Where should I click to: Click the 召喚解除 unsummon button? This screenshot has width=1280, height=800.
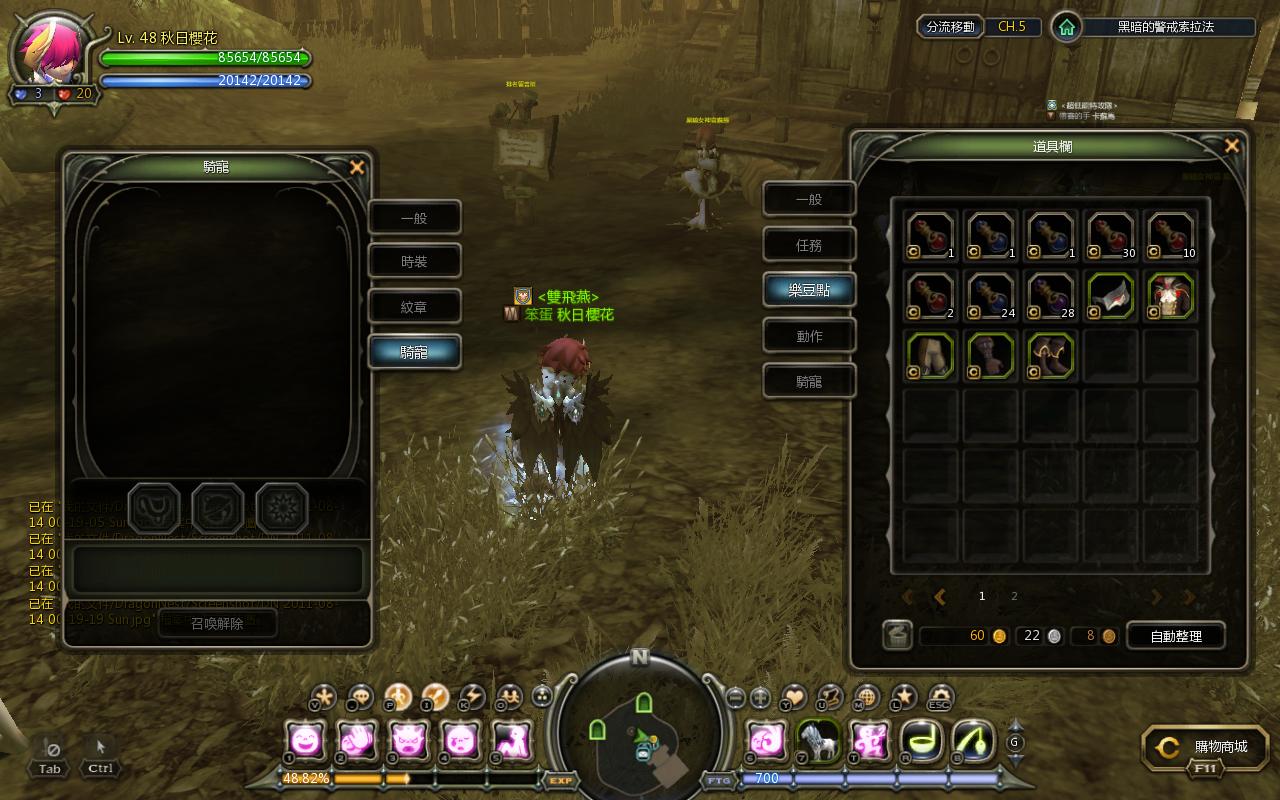[x=217, y=623]
